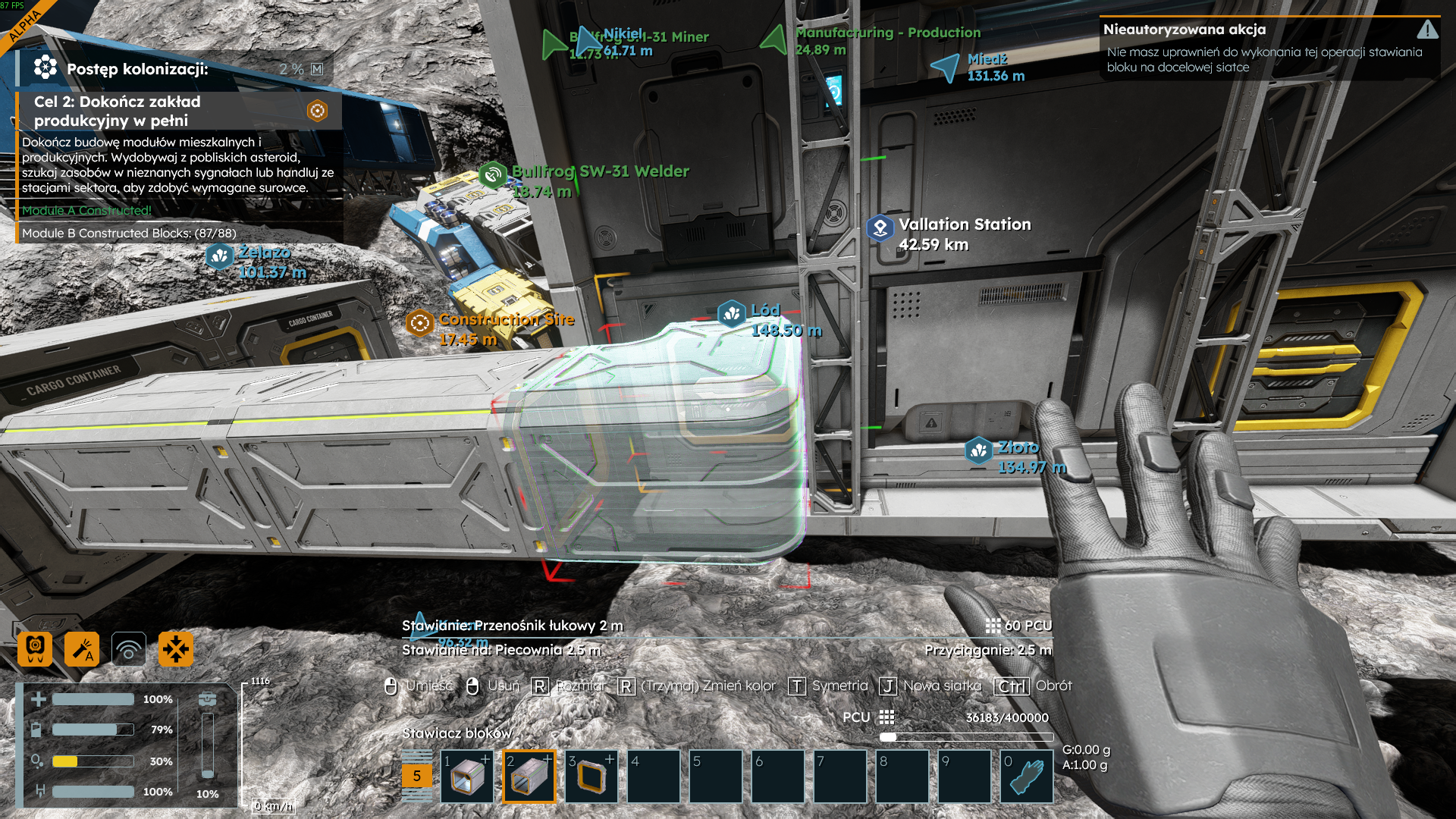Image resolution: width=1456 pixels, height=819 pixels.
Task: Select the Lód ore signal marker
Action: point(732,313)
